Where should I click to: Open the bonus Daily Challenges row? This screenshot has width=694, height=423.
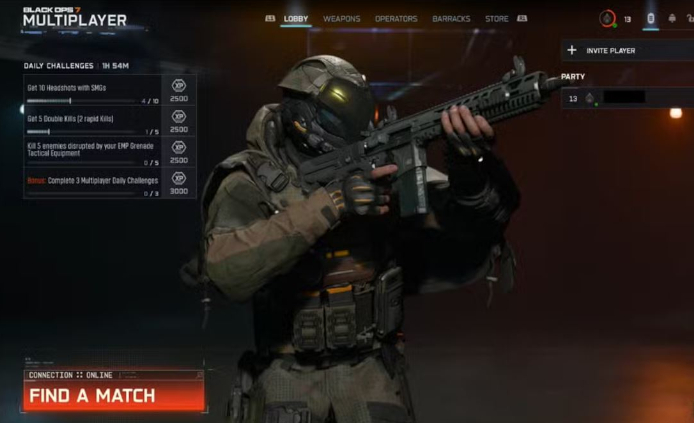(109, 185)
